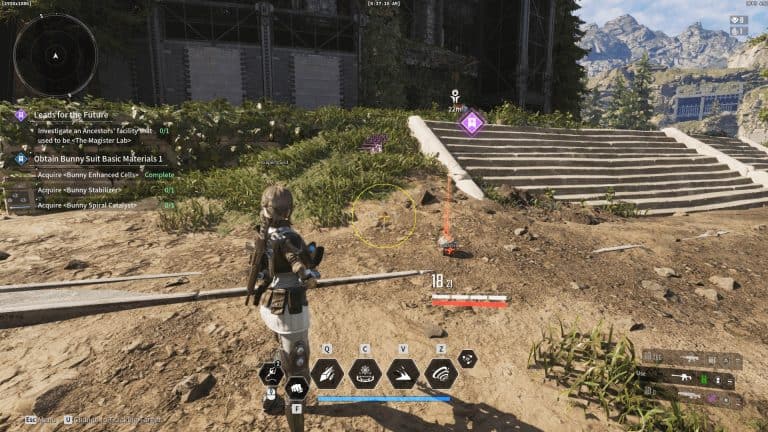Use the fist melee attack icon

[297, 388]
